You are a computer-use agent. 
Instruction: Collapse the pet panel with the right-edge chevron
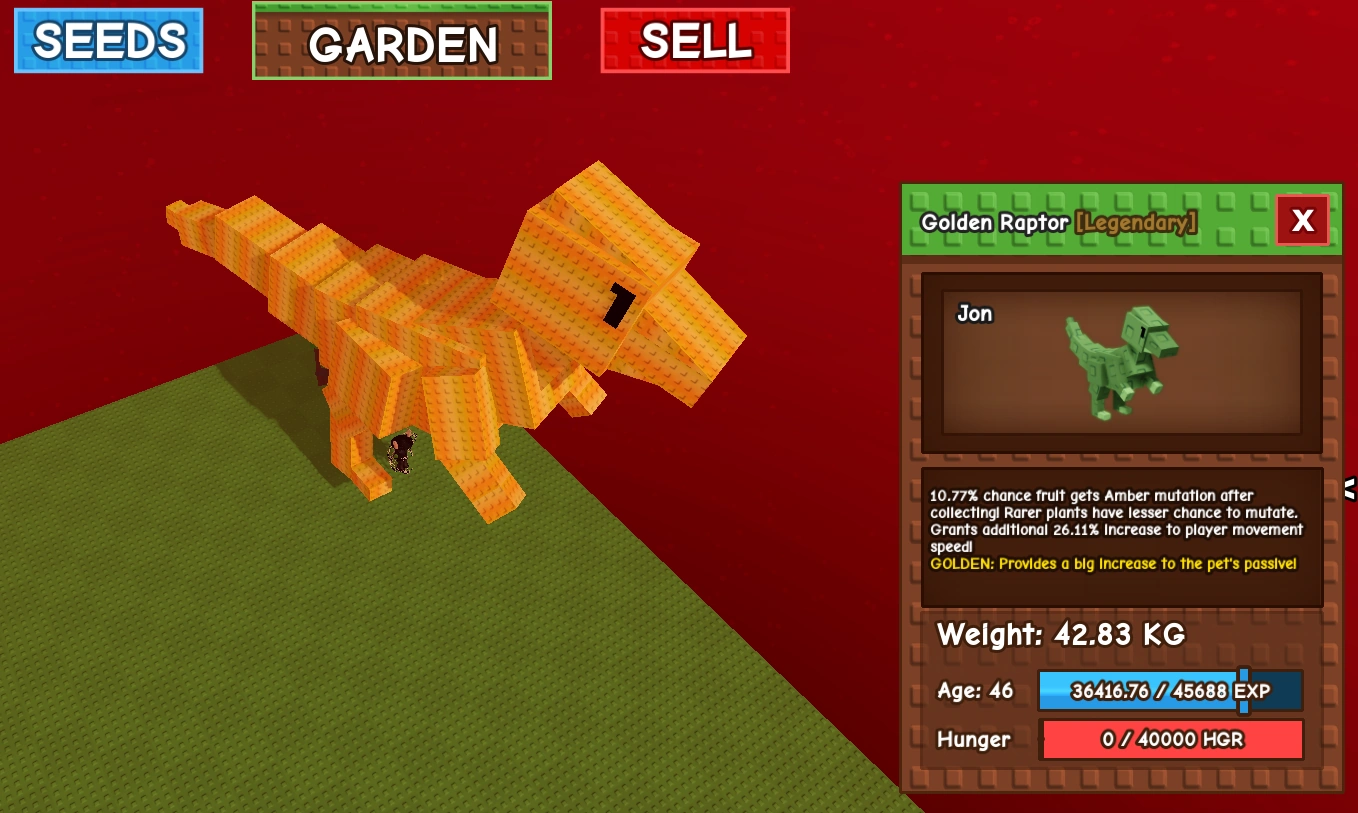1349,489
